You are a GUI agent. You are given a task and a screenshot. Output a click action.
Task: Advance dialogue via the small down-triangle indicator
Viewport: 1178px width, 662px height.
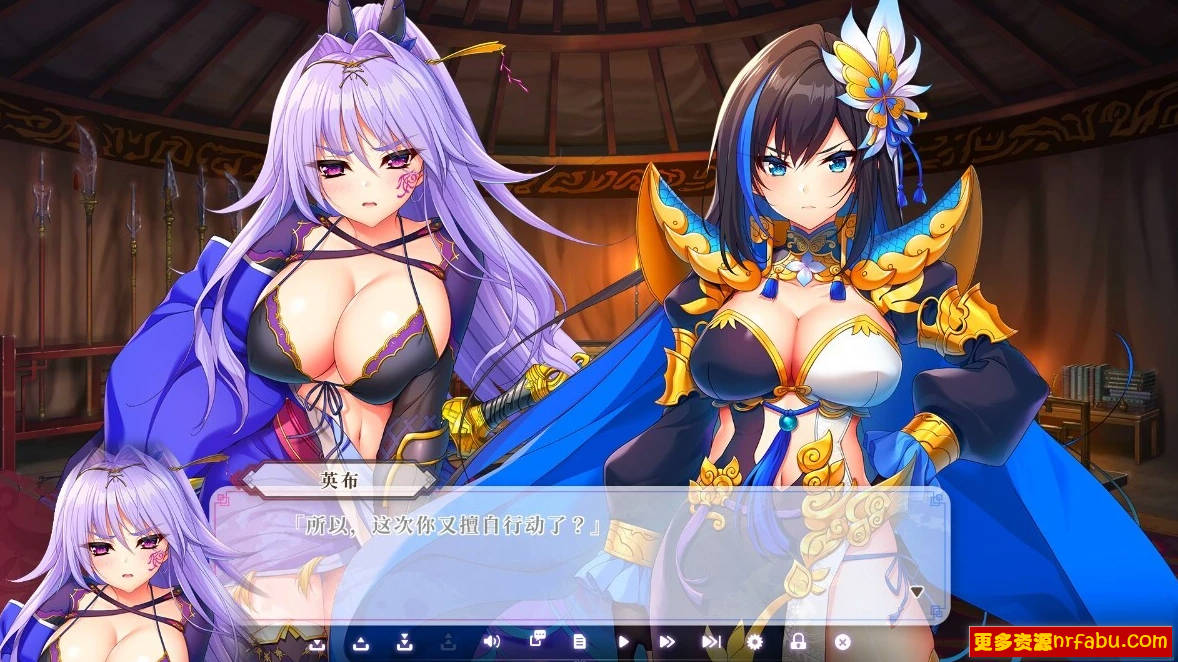click(916, 592)
